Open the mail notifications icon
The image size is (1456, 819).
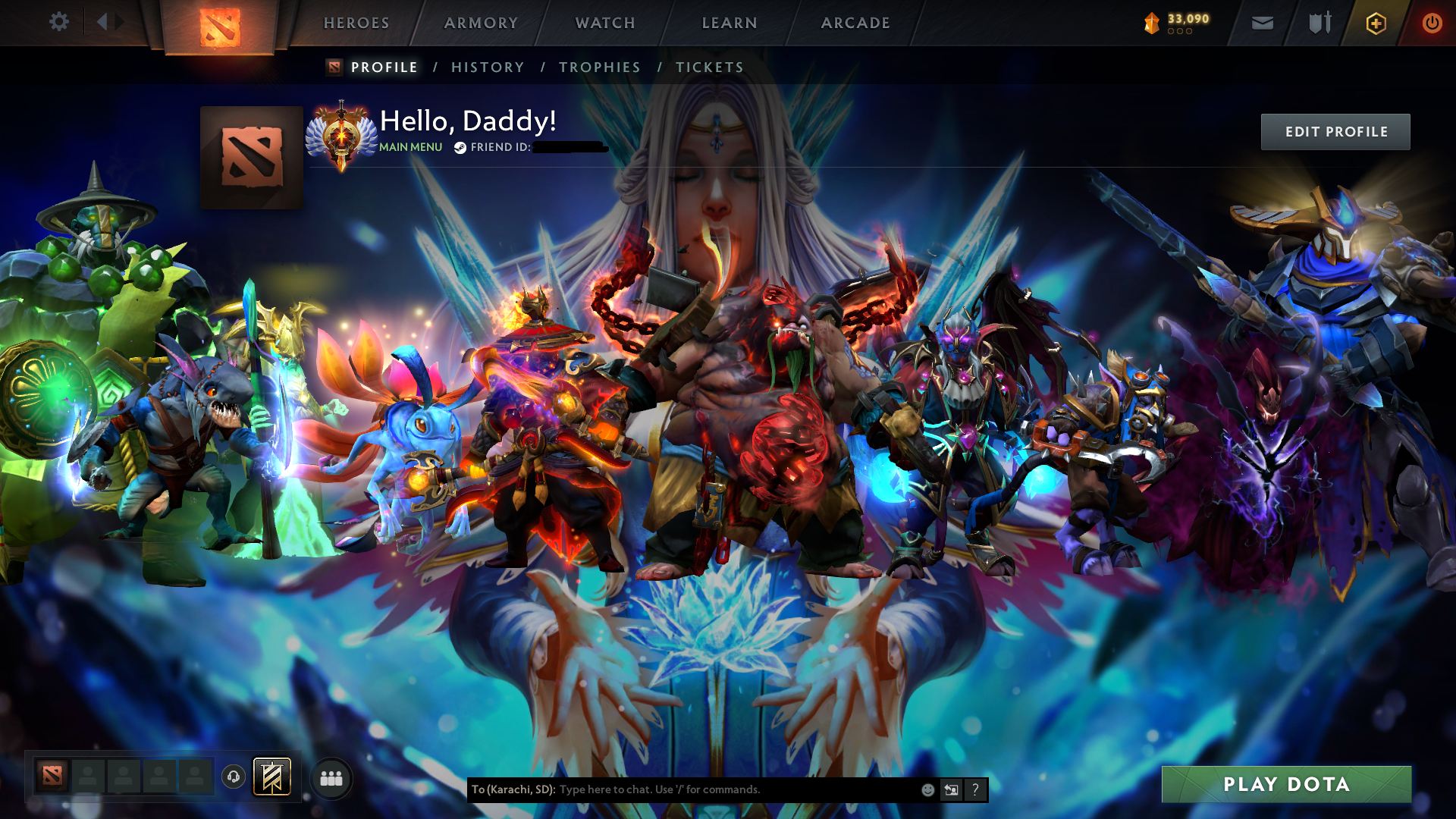coord(1261,23)
